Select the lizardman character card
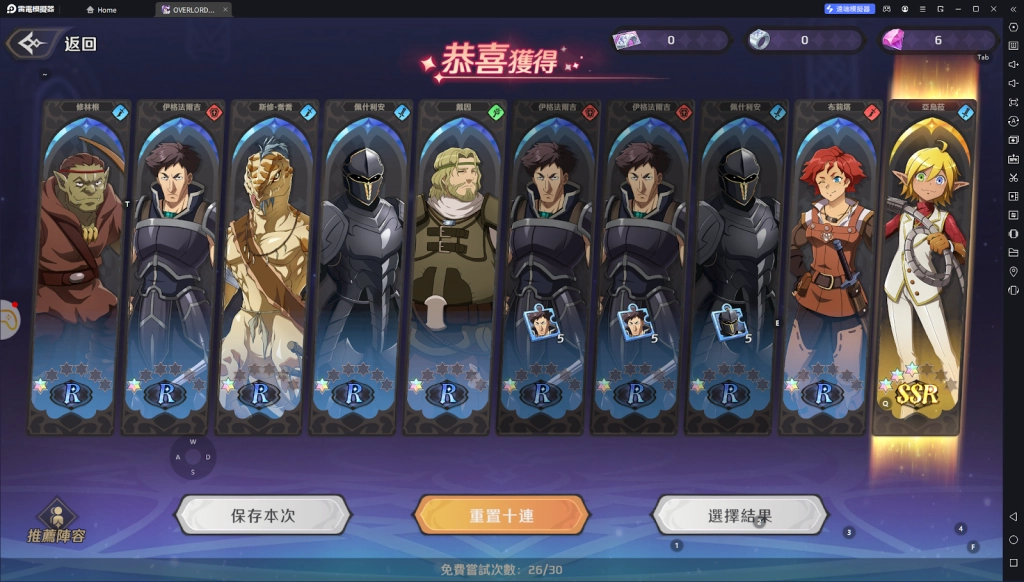The image size is (1024, 582). tap(267, 265)
